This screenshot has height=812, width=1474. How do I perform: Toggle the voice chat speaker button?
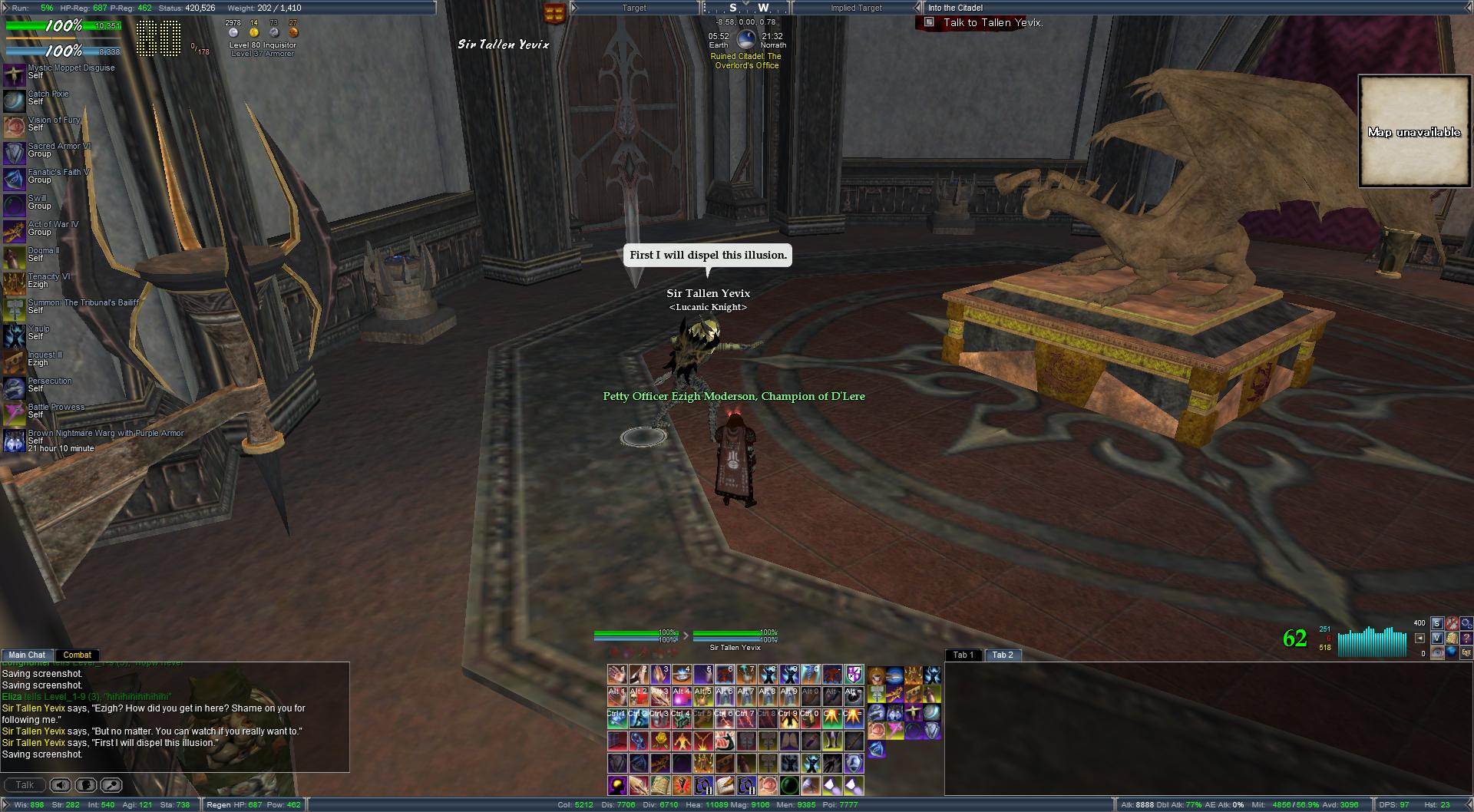click(x=61, y=785)
